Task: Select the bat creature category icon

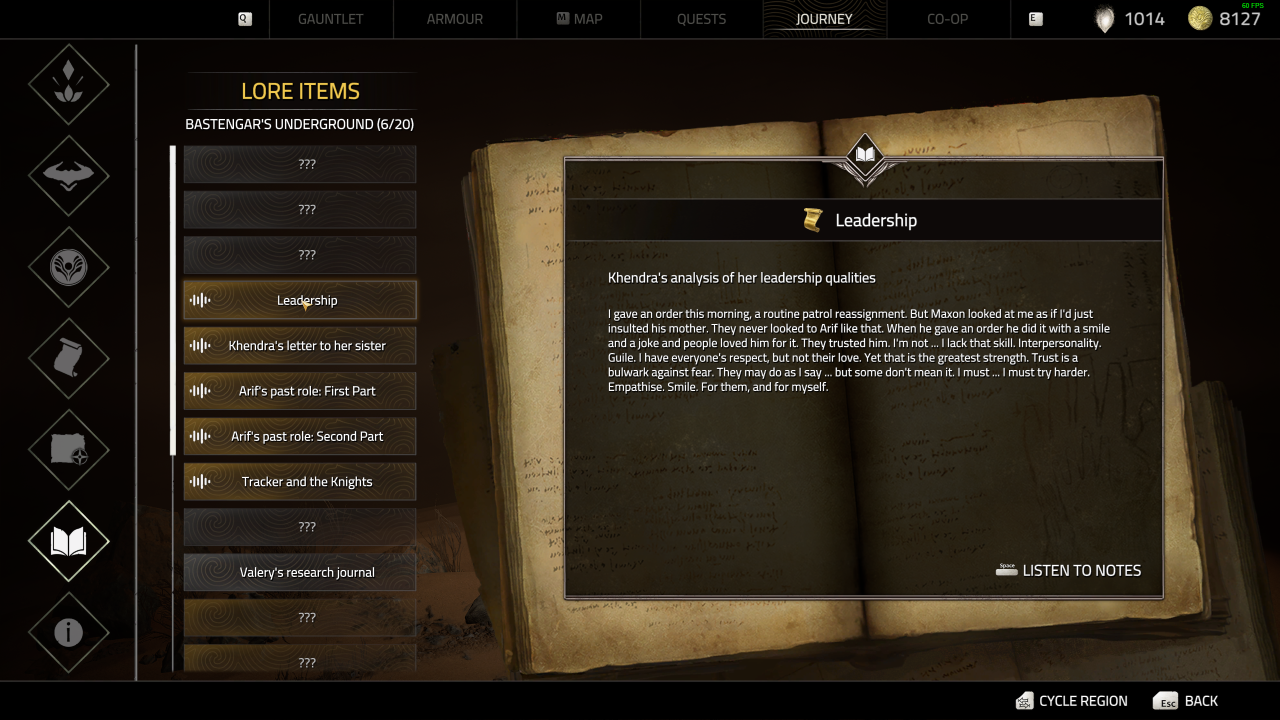Action: (x=69, y=176)
